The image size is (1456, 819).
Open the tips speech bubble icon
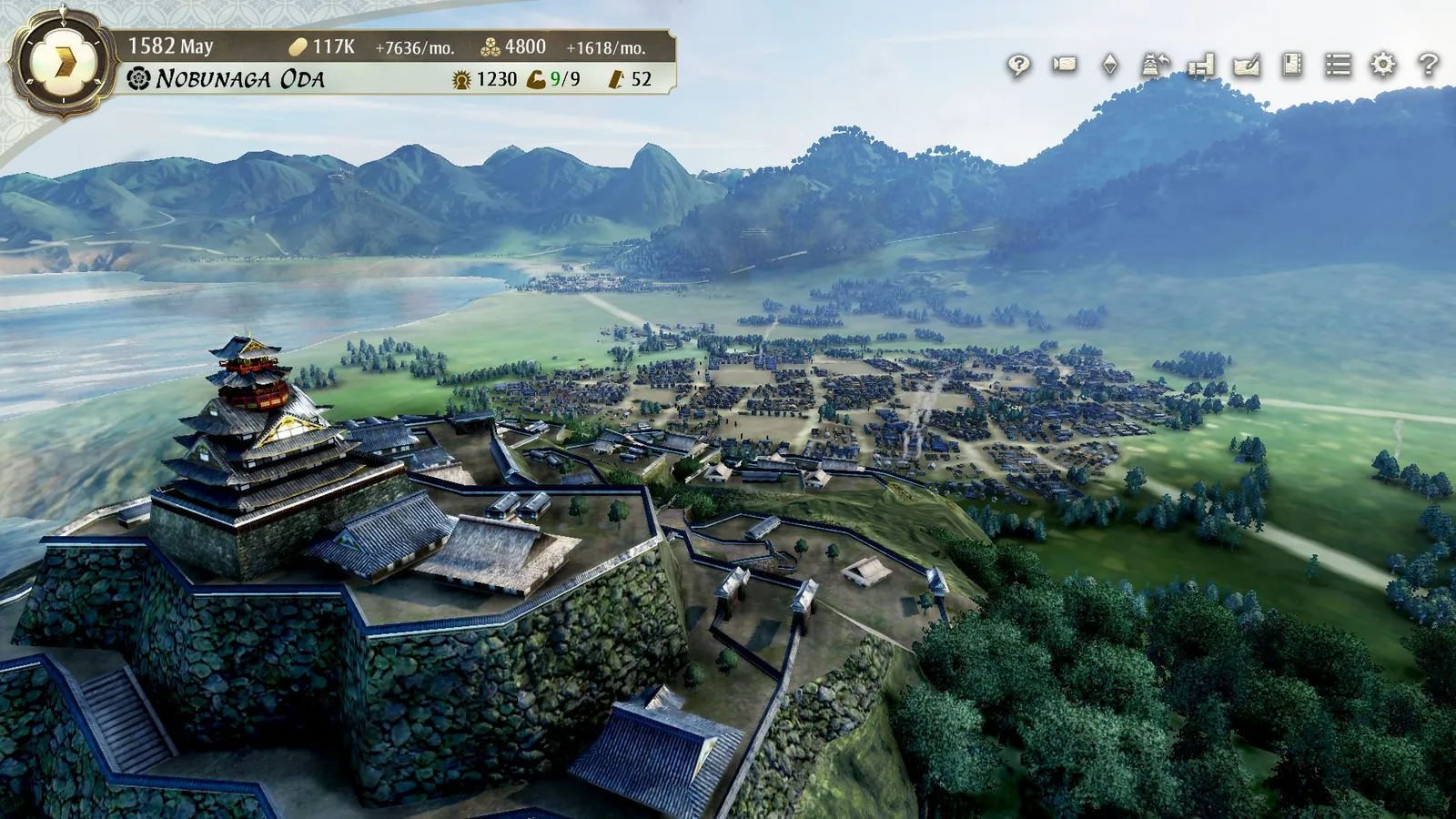(1018, 66)
